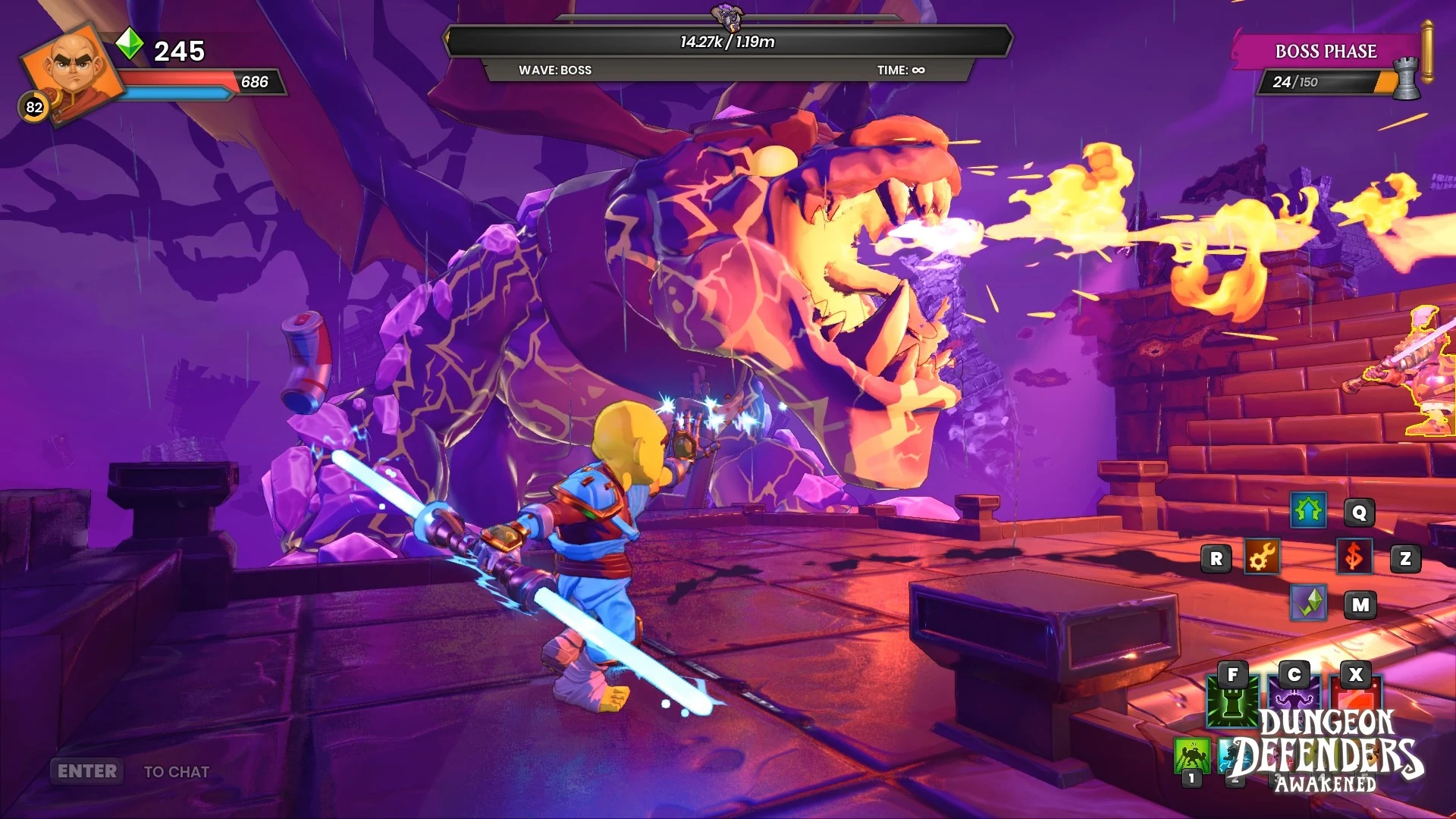Click the green mana gem drop icon
Viewport: 1456px width, 819px height.
point(1308,604)
